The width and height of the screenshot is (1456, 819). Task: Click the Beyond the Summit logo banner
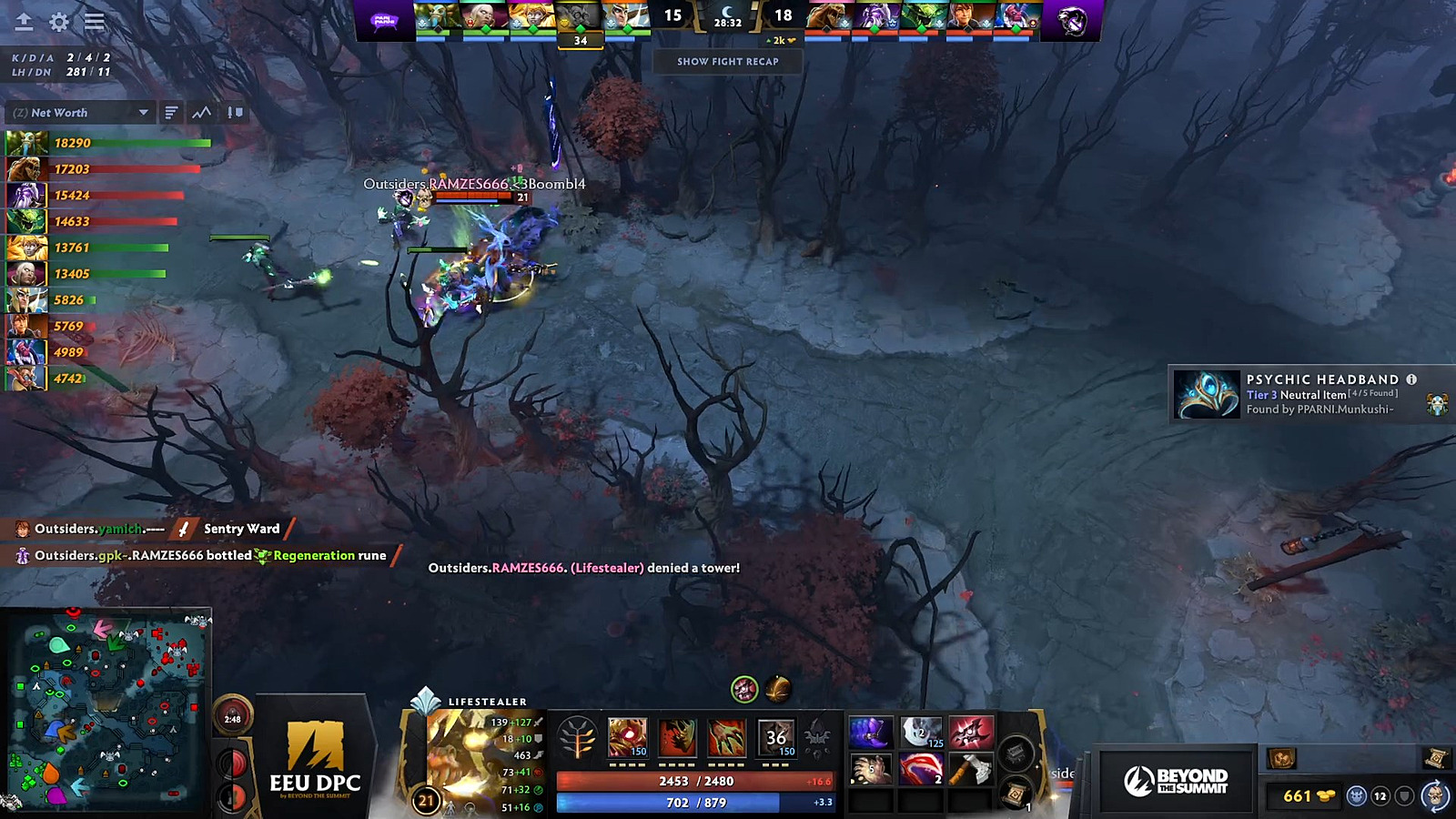[x=1175, y=781]
